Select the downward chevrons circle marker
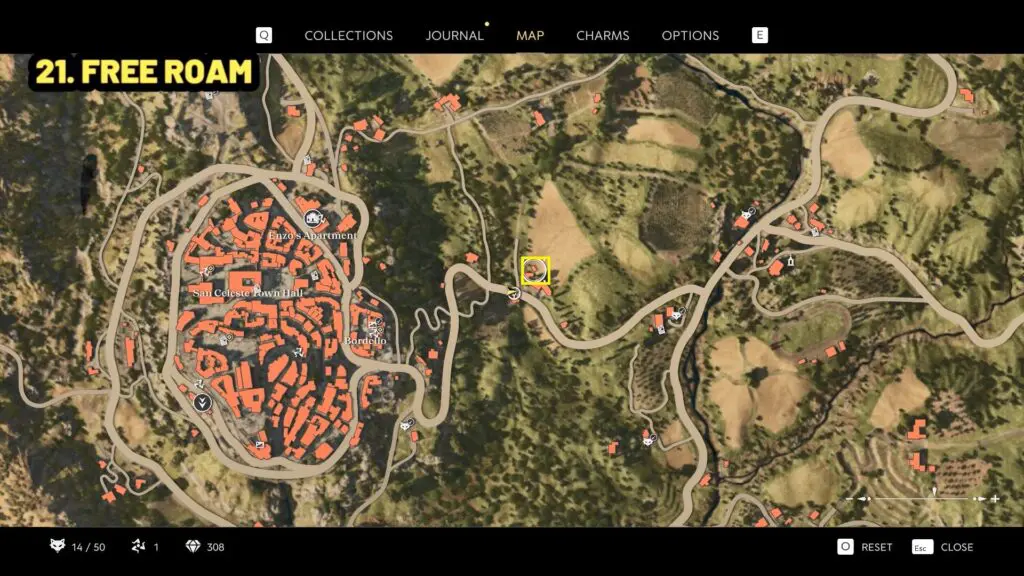 click(202, 403)
